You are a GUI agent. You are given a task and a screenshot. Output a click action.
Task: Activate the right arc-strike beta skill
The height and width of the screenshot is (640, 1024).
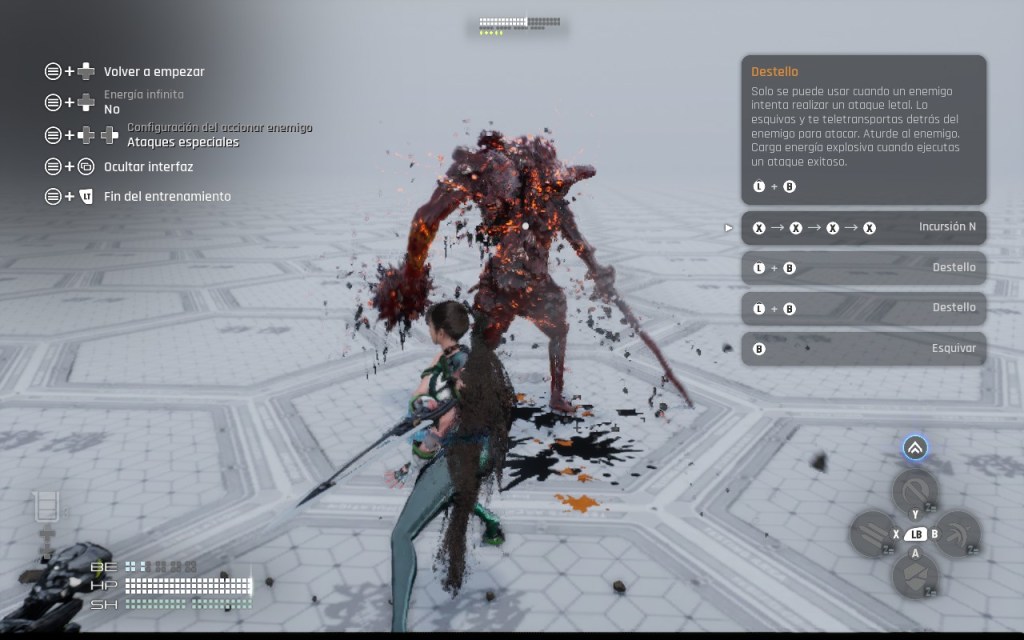point(957,533)
